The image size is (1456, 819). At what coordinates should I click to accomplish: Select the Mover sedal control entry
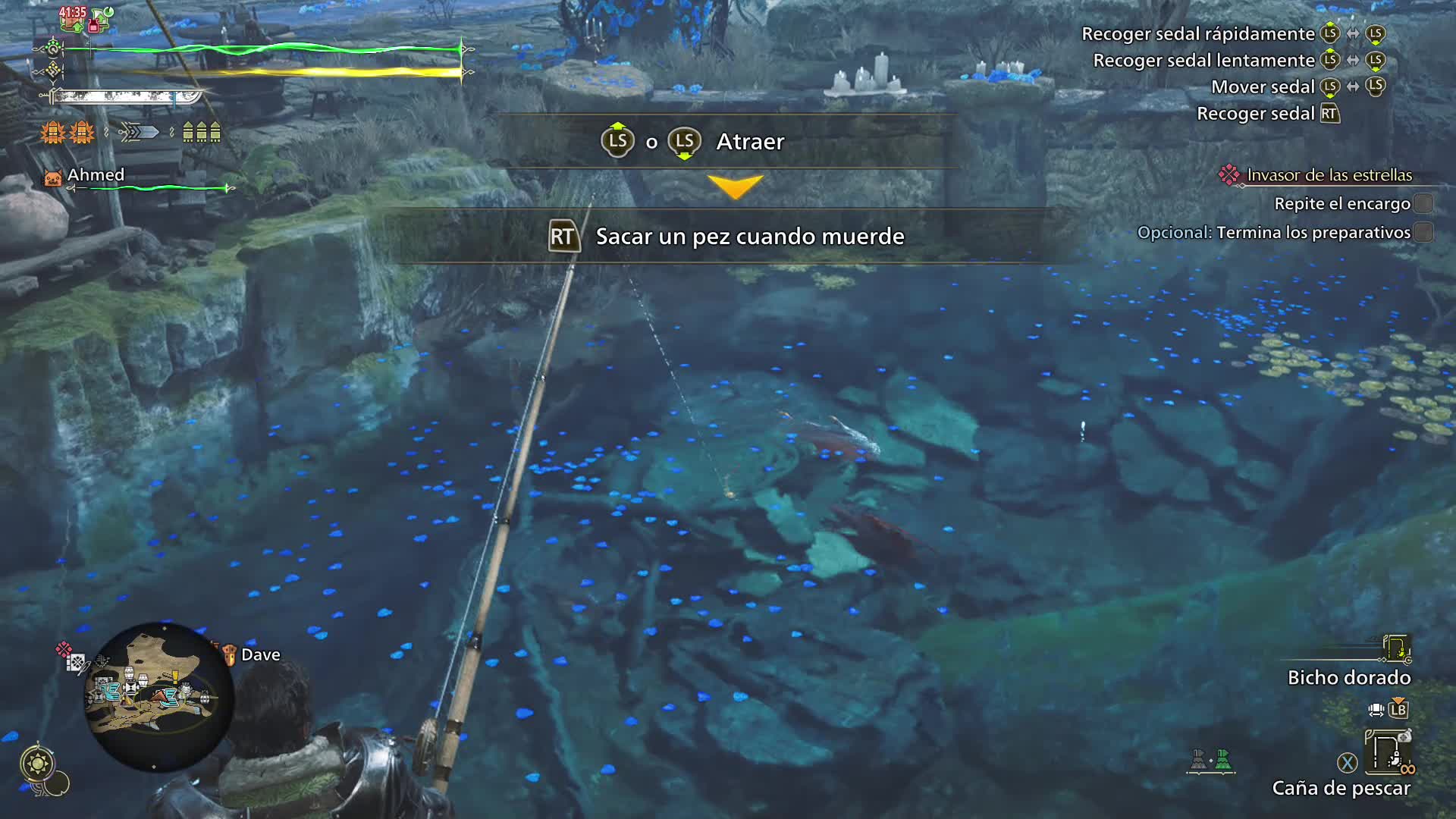tap(1263, 86)
